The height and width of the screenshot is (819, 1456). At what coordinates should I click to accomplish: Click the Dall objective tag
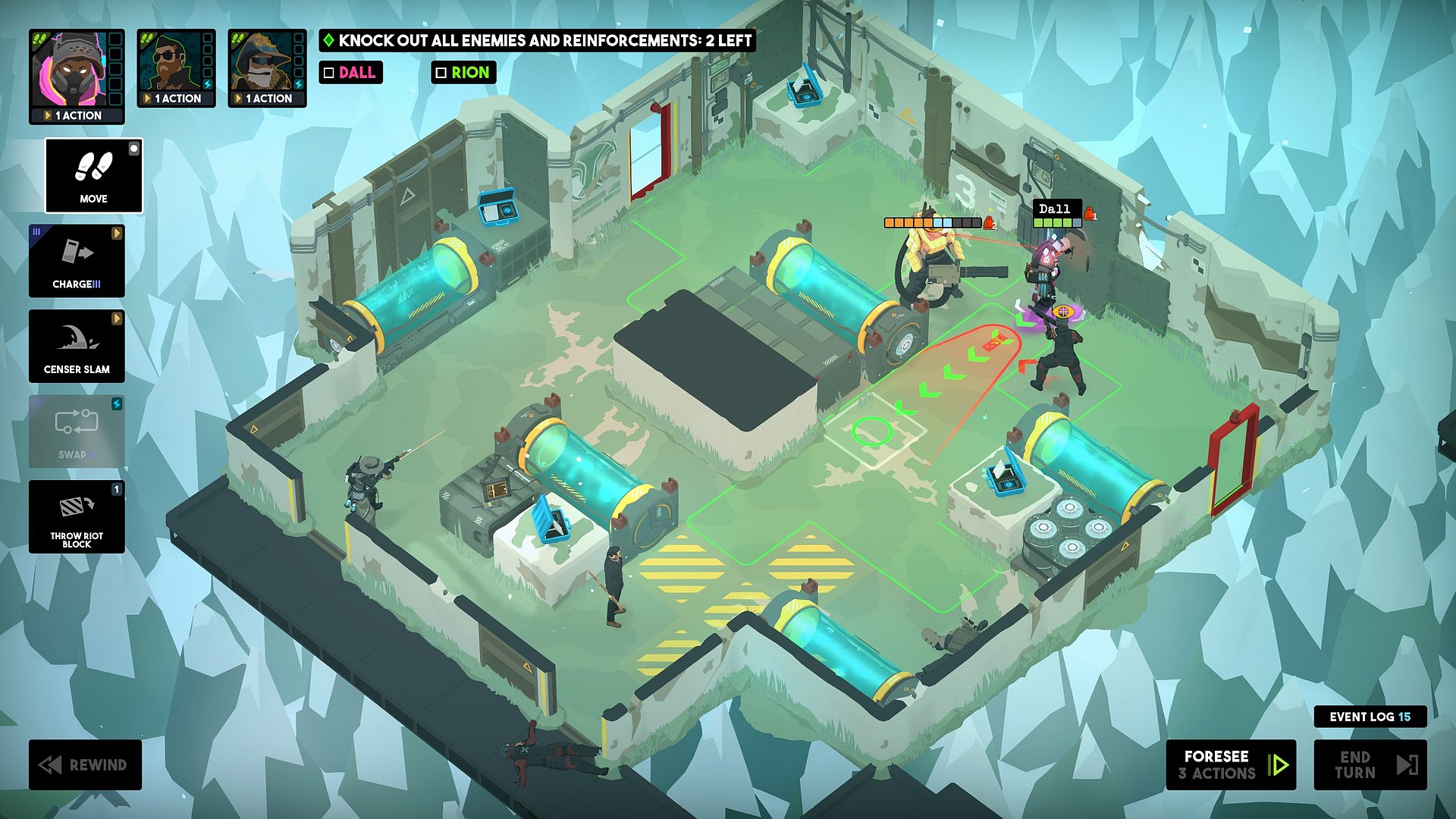pyautogui.click(x=350, y=73)
